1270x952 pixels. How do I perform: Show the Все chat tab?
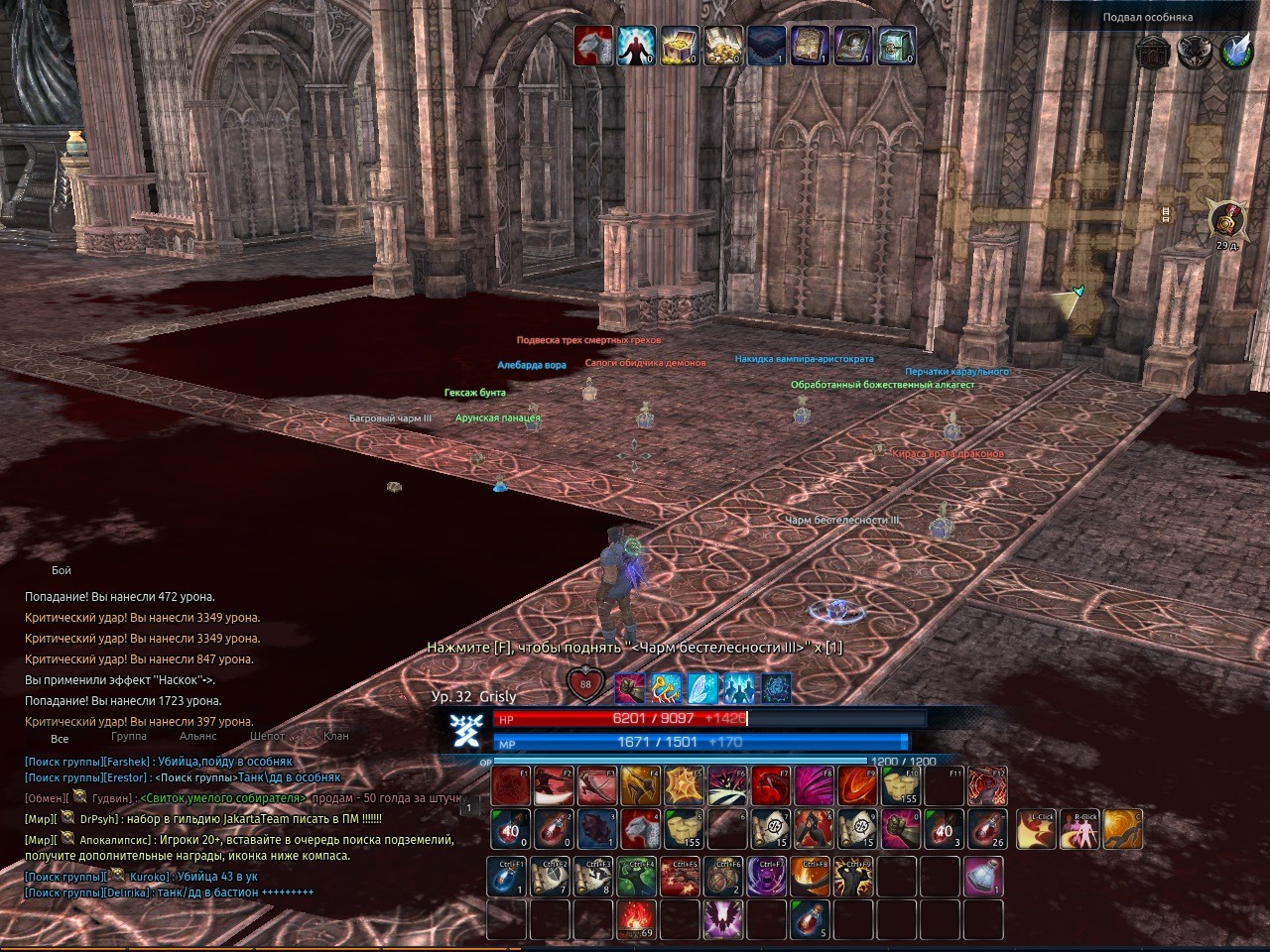[x=60, y=739]
